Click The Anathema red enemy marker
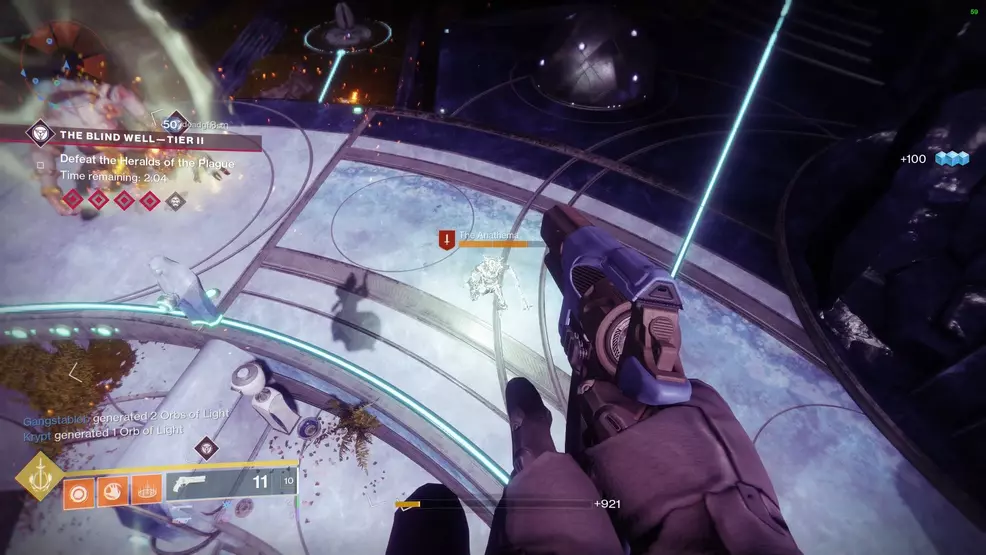This screenshot has height=555, width=986. (x=446, y=239)
